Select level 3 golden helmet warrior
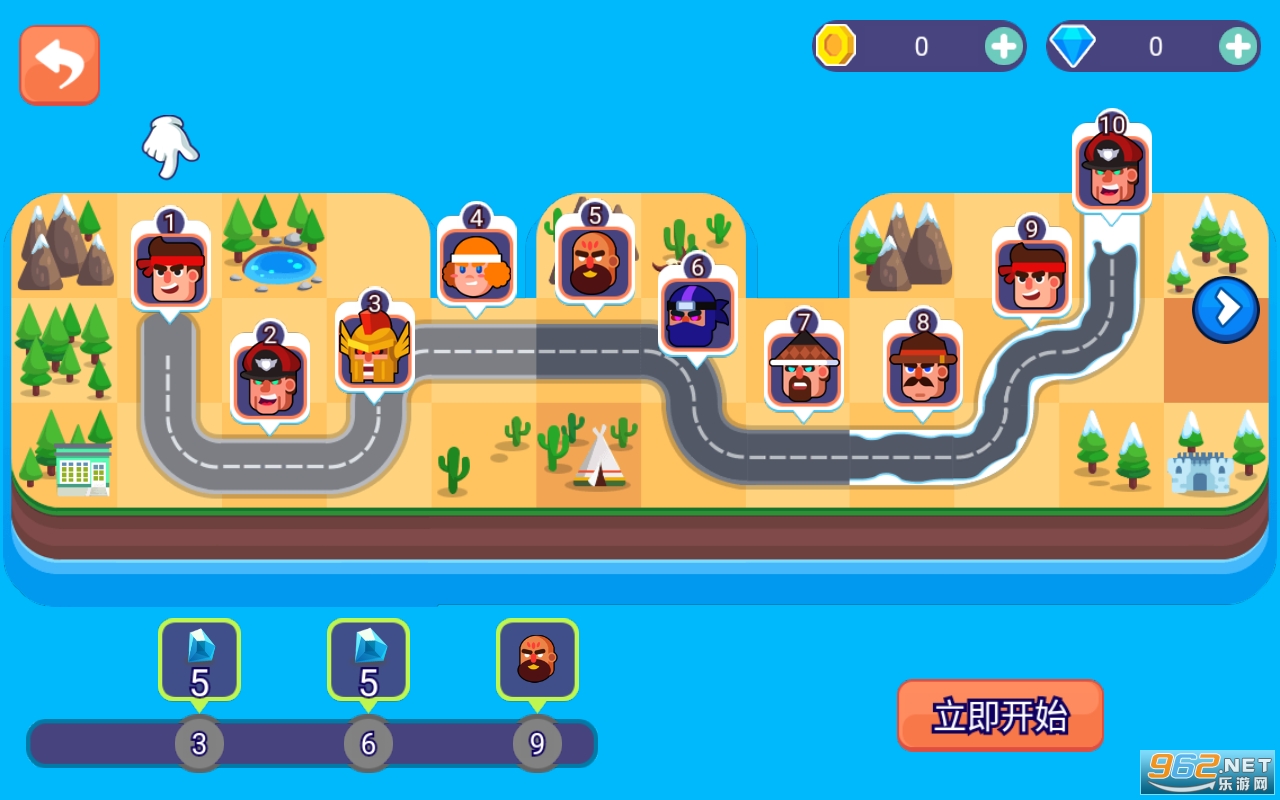This screenshot has height=800, width=1280. [375, 350]
